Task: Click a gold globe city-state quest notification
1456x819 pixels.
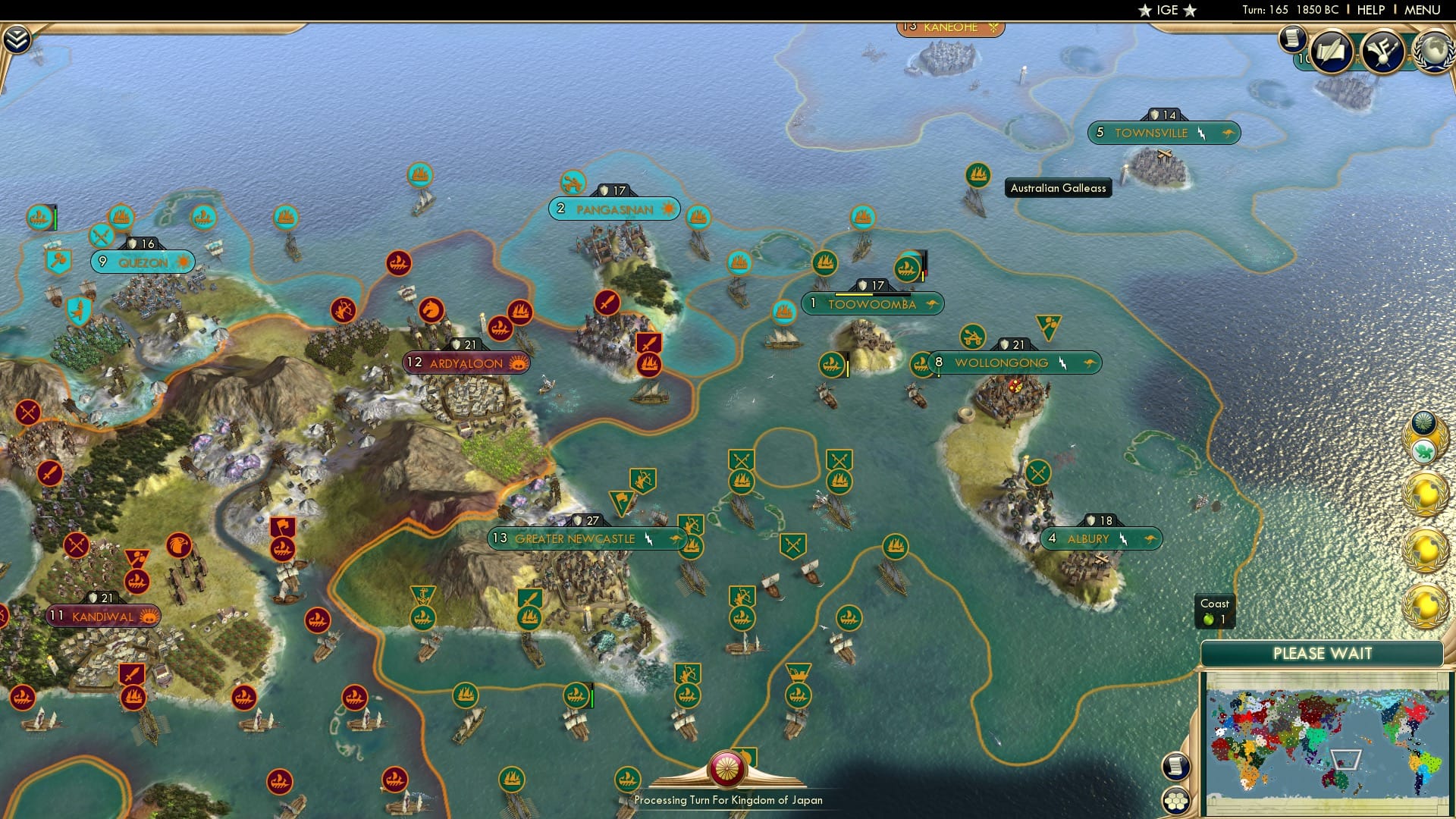Action: [1423, 493]
